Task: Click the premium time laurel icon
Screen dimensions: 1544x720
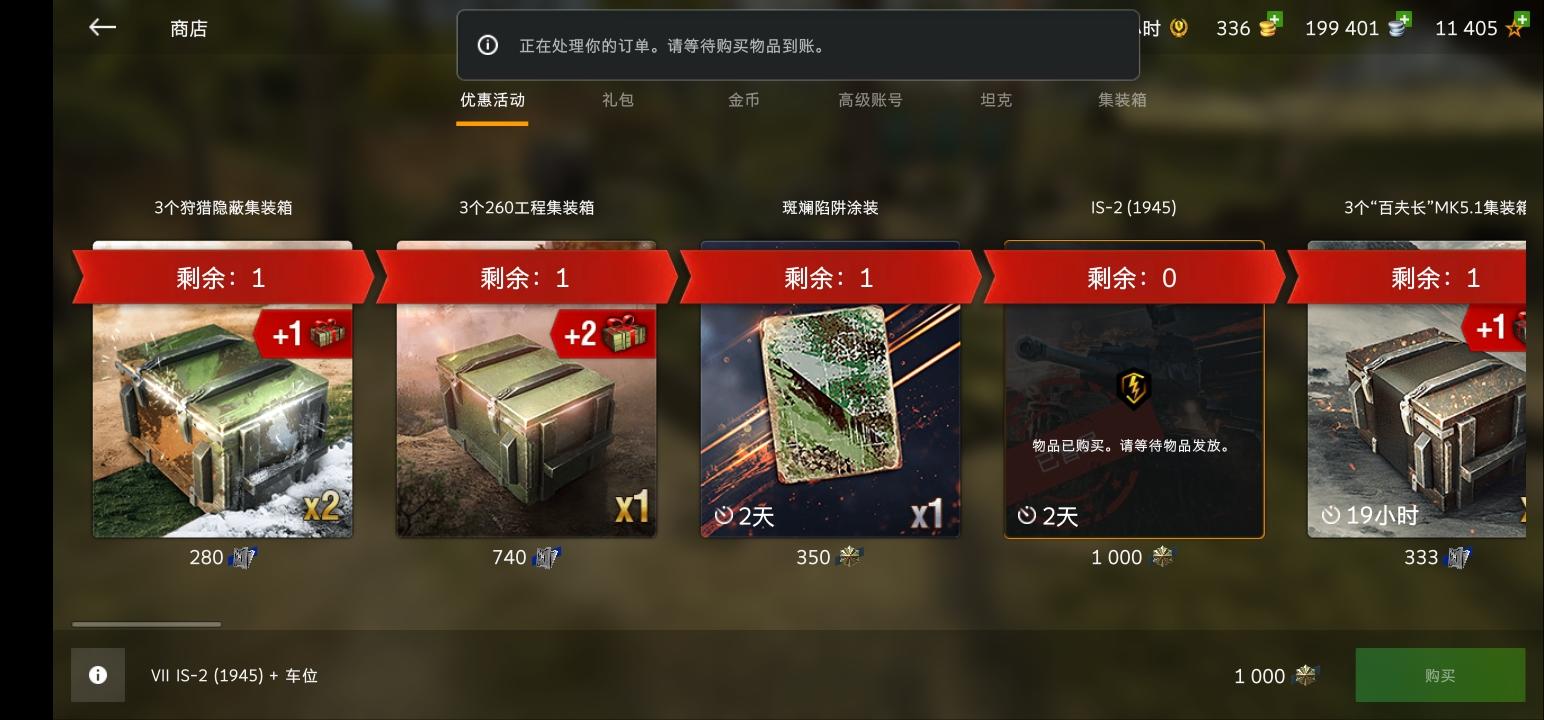Action: click(1182, 28)
